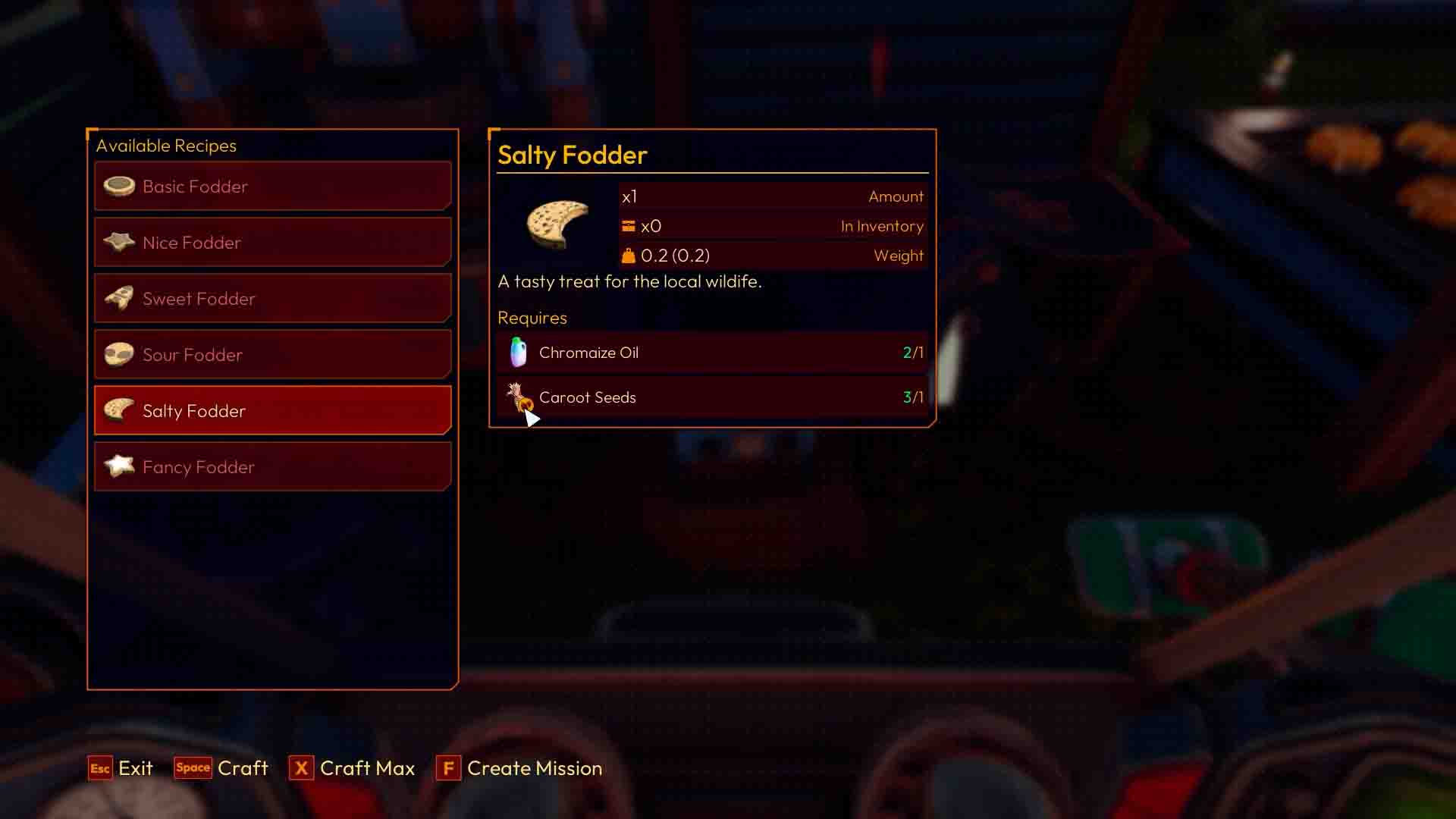Click Craft Max

[352, 768]
